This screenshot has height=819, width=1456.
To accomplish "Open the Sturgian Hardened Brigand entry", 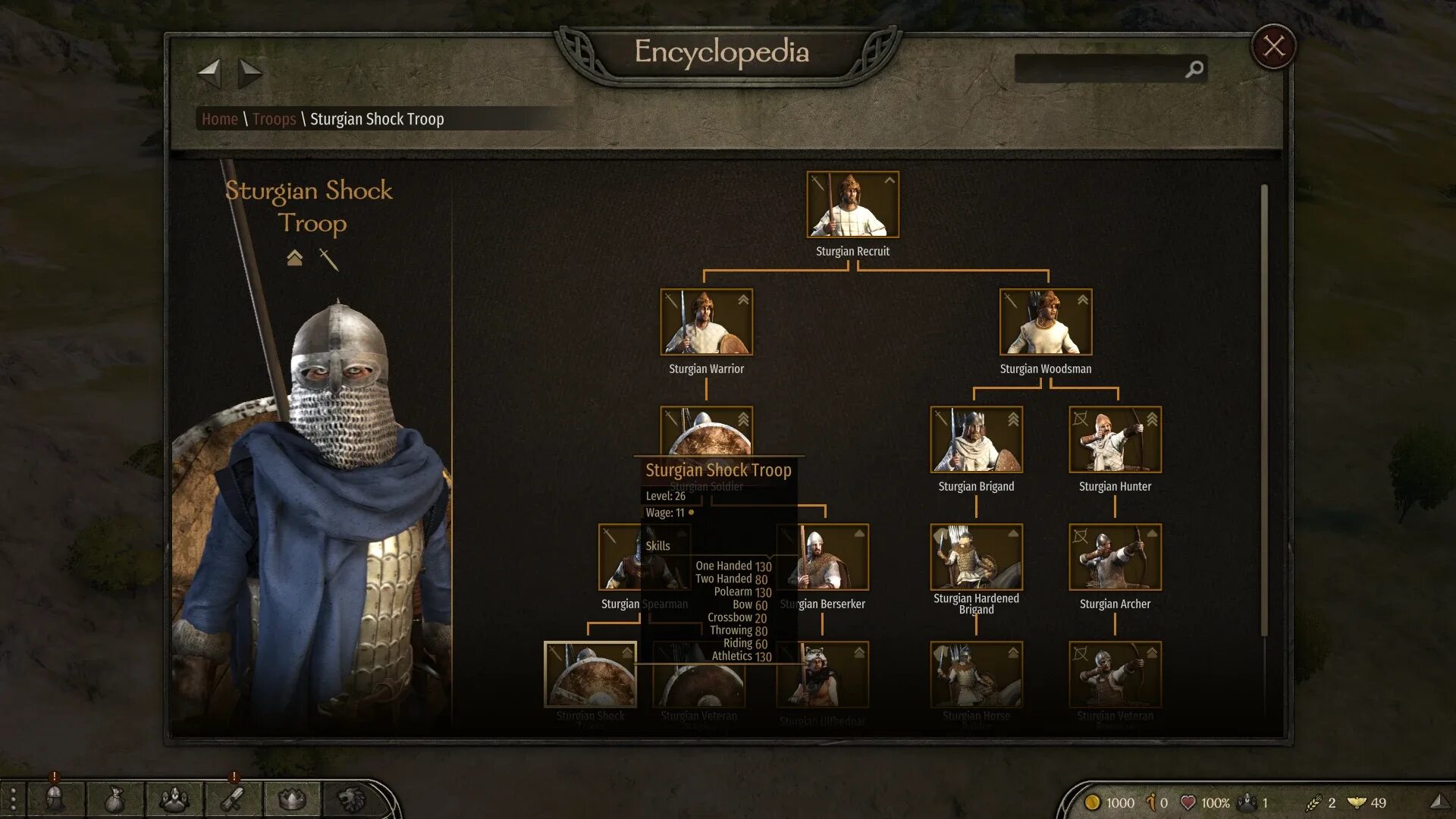I will coord(976,557).
